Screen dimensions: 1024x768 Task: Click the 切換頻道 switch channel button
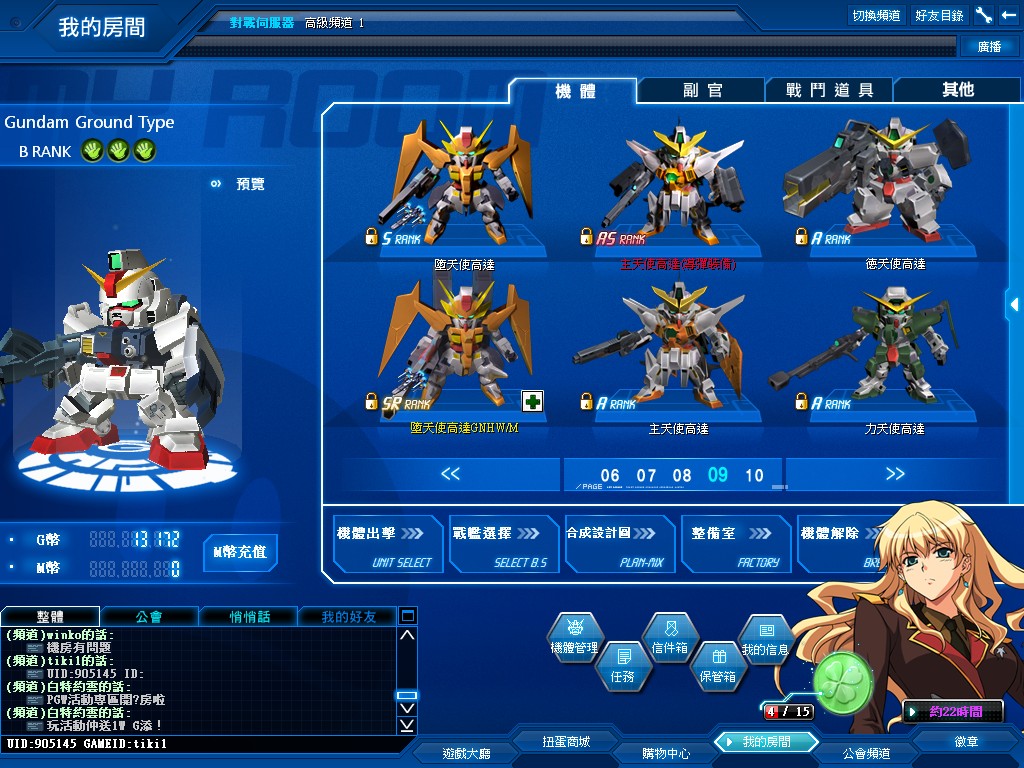876,15
